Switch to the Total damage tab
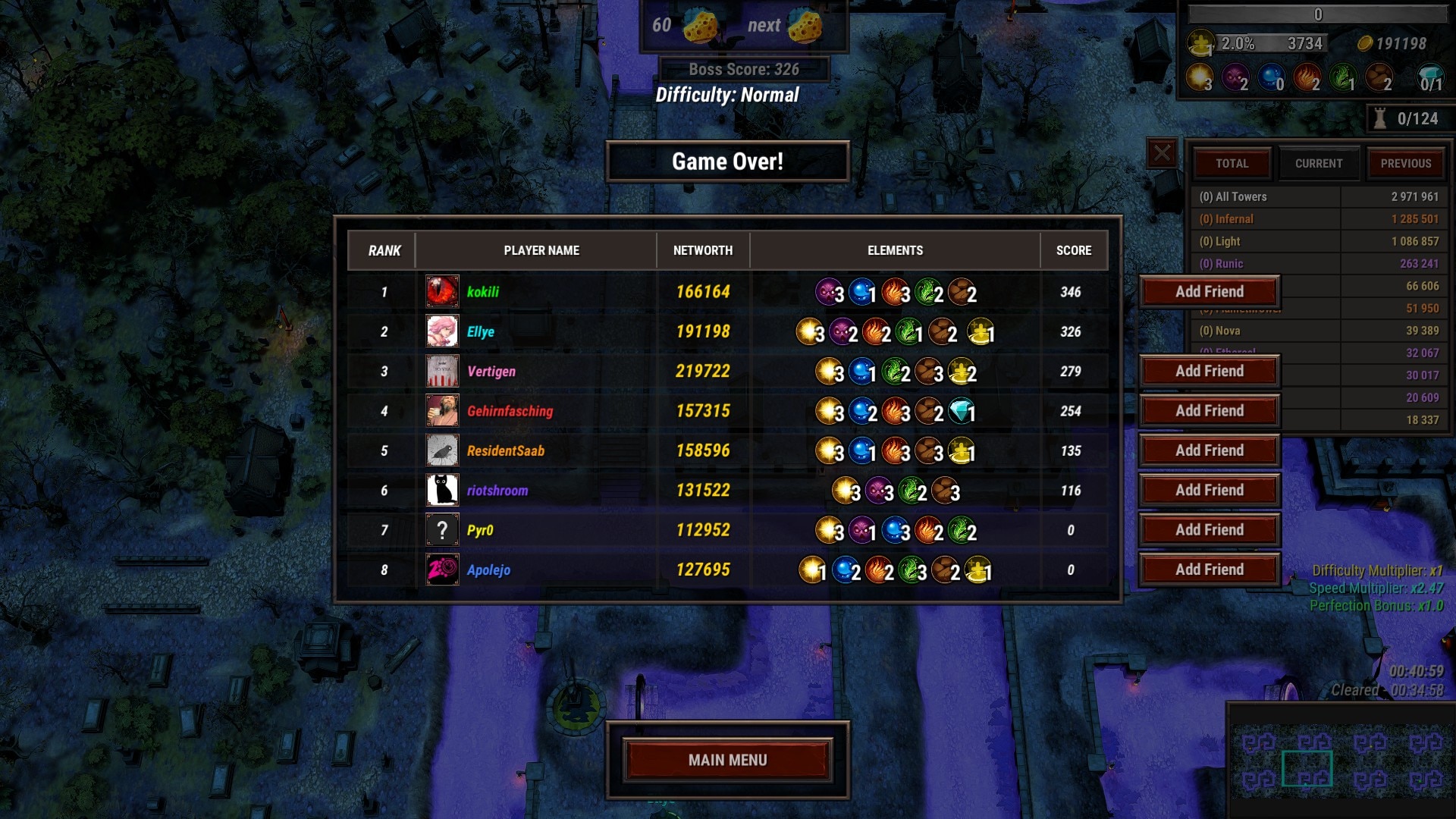Viewport: 1456px width, 819px height. point(1232,164)
